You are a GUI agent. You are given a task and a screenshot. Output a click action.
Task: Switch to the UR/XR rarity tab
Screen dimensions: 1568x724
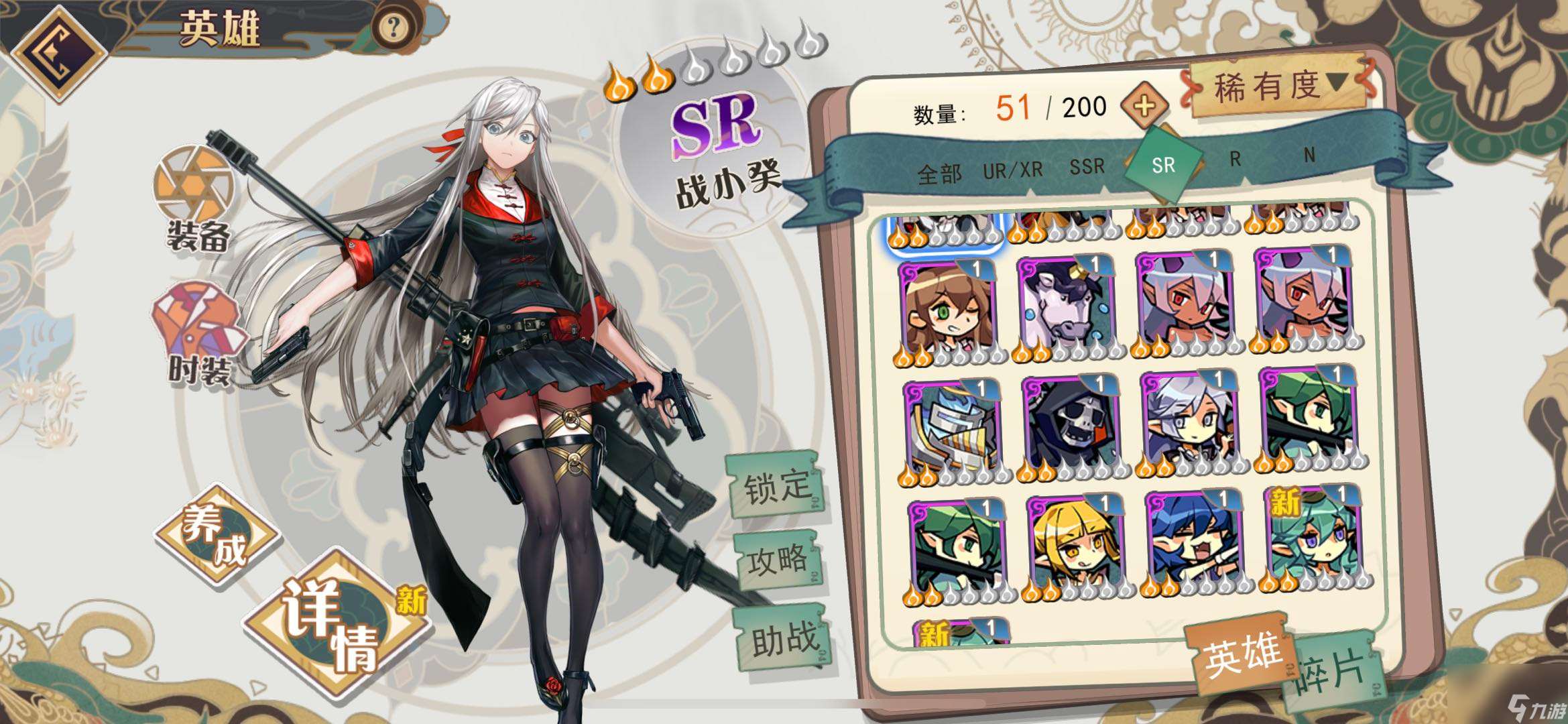tap(1012, 170)
